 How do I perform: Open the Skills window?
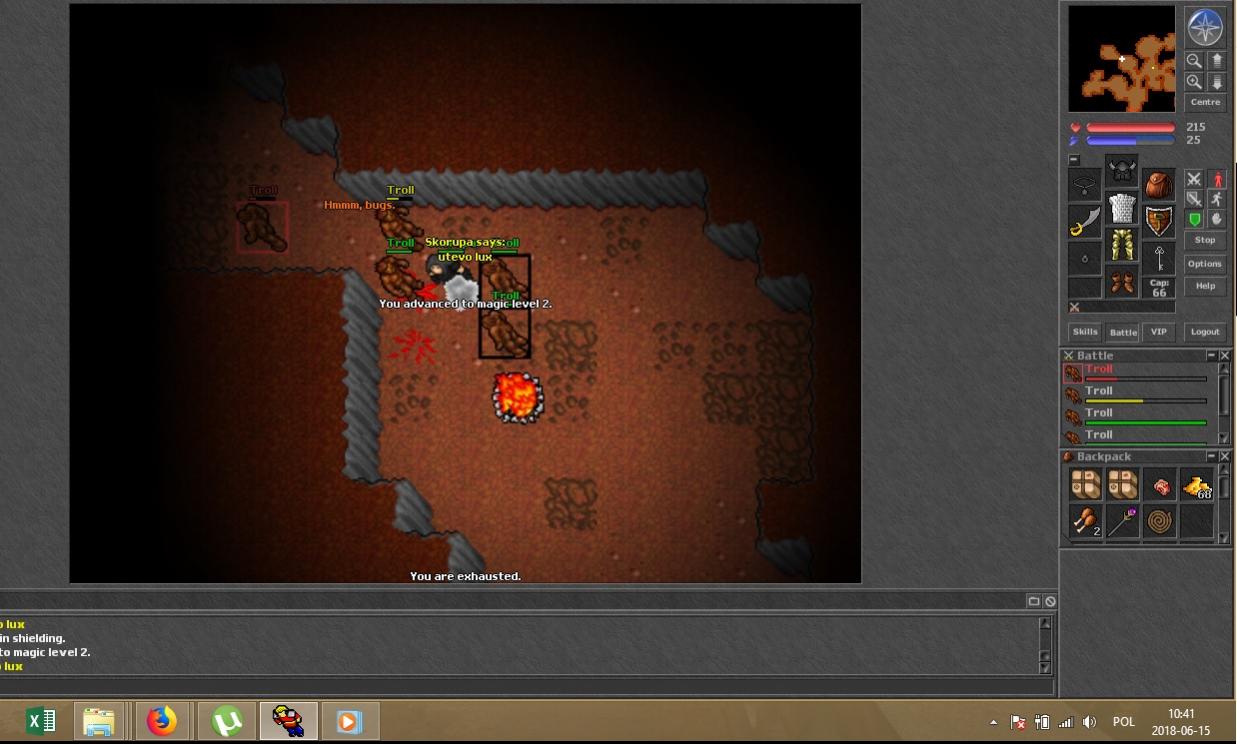point(1085,332)
